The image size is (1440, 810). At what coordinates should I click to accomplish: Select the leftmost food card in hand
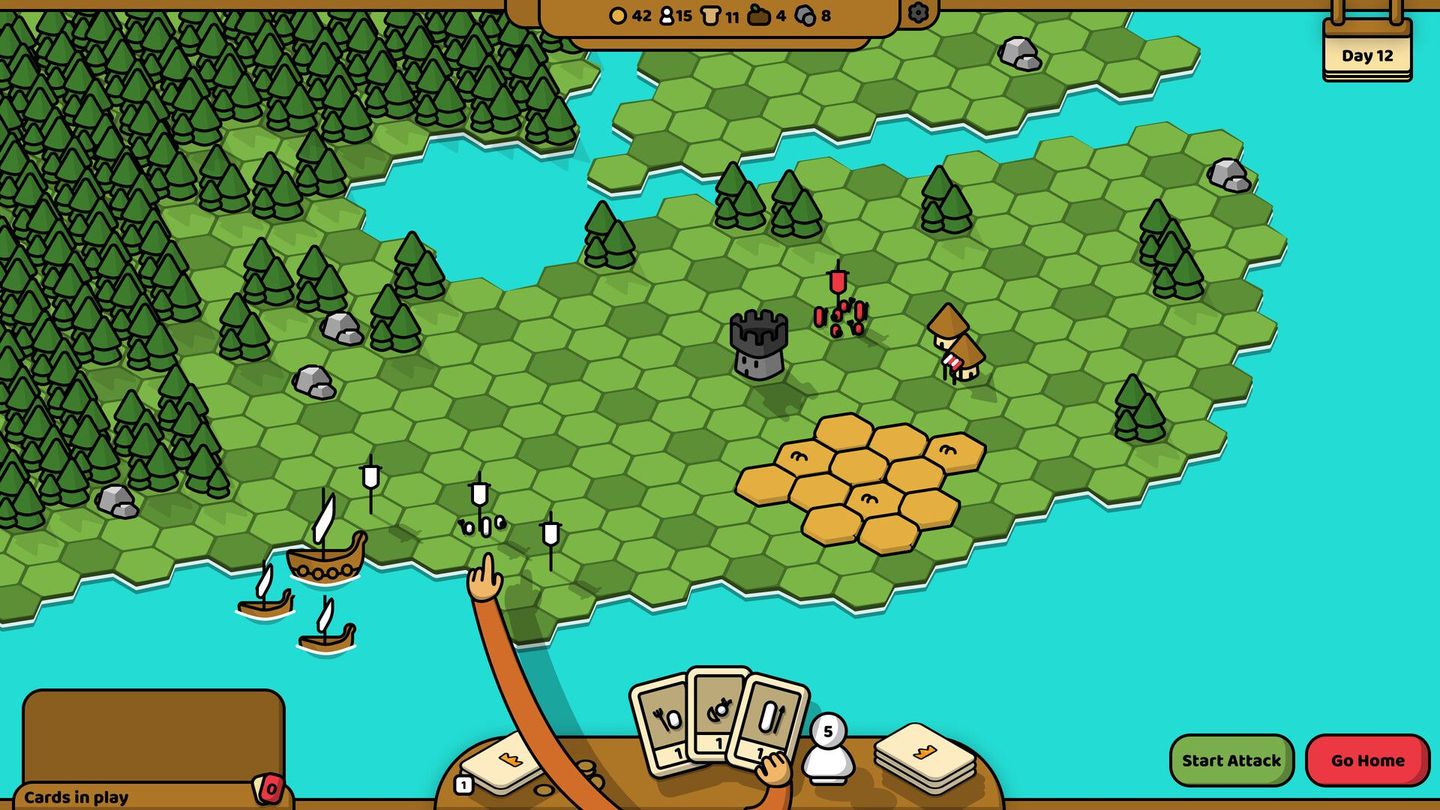coord(664,716)
